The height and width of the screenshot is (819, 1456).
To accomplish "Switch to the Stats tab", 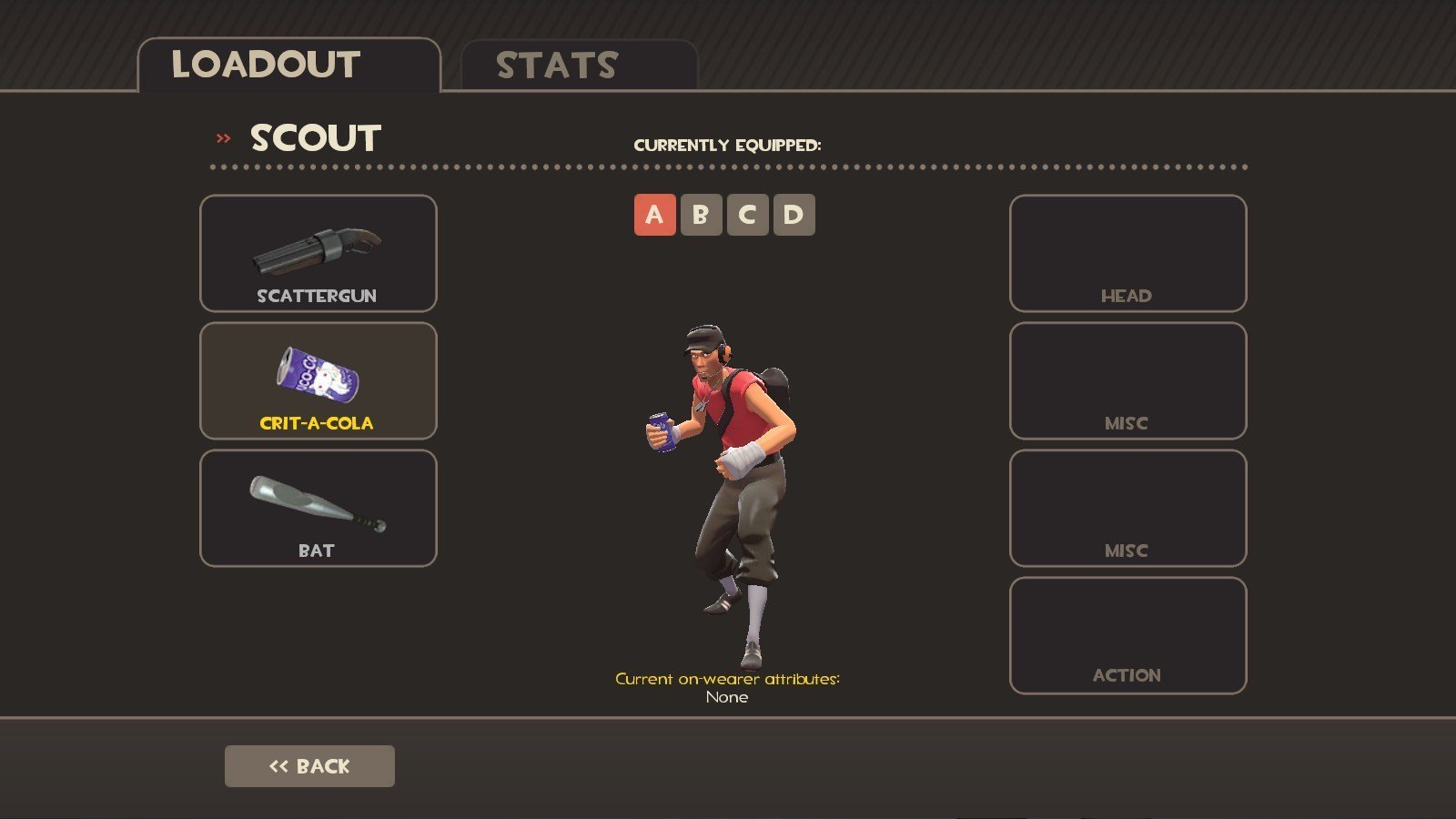I will click(579, 66).
